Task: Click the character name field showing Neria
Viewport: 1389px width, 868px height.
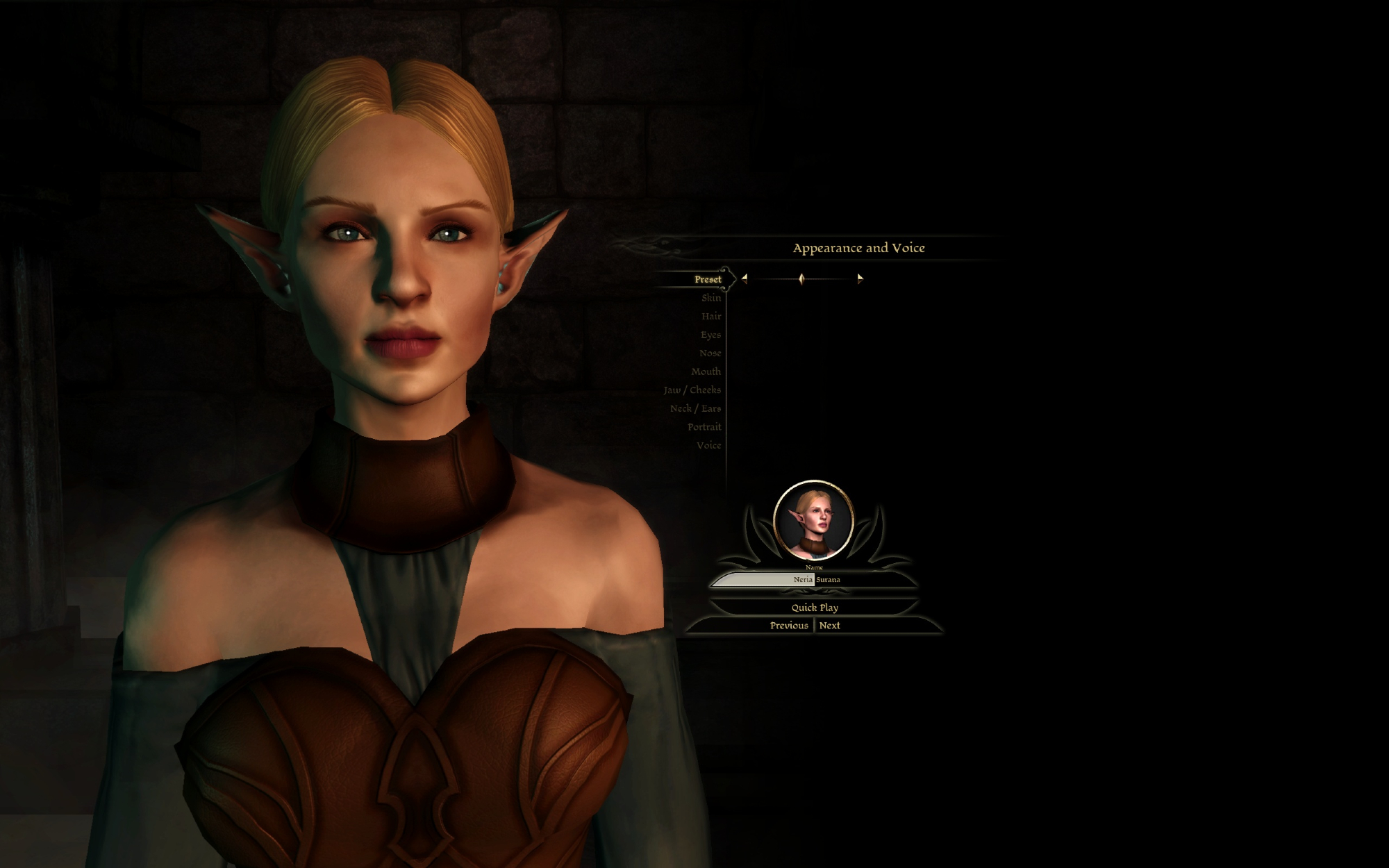Action: coord(764,579)
